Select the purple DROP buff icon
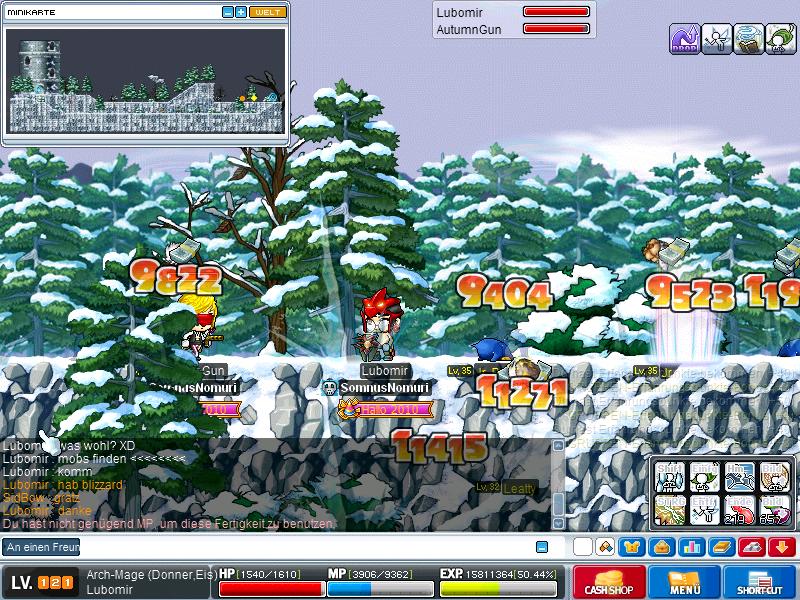 [x=684, y=39]
